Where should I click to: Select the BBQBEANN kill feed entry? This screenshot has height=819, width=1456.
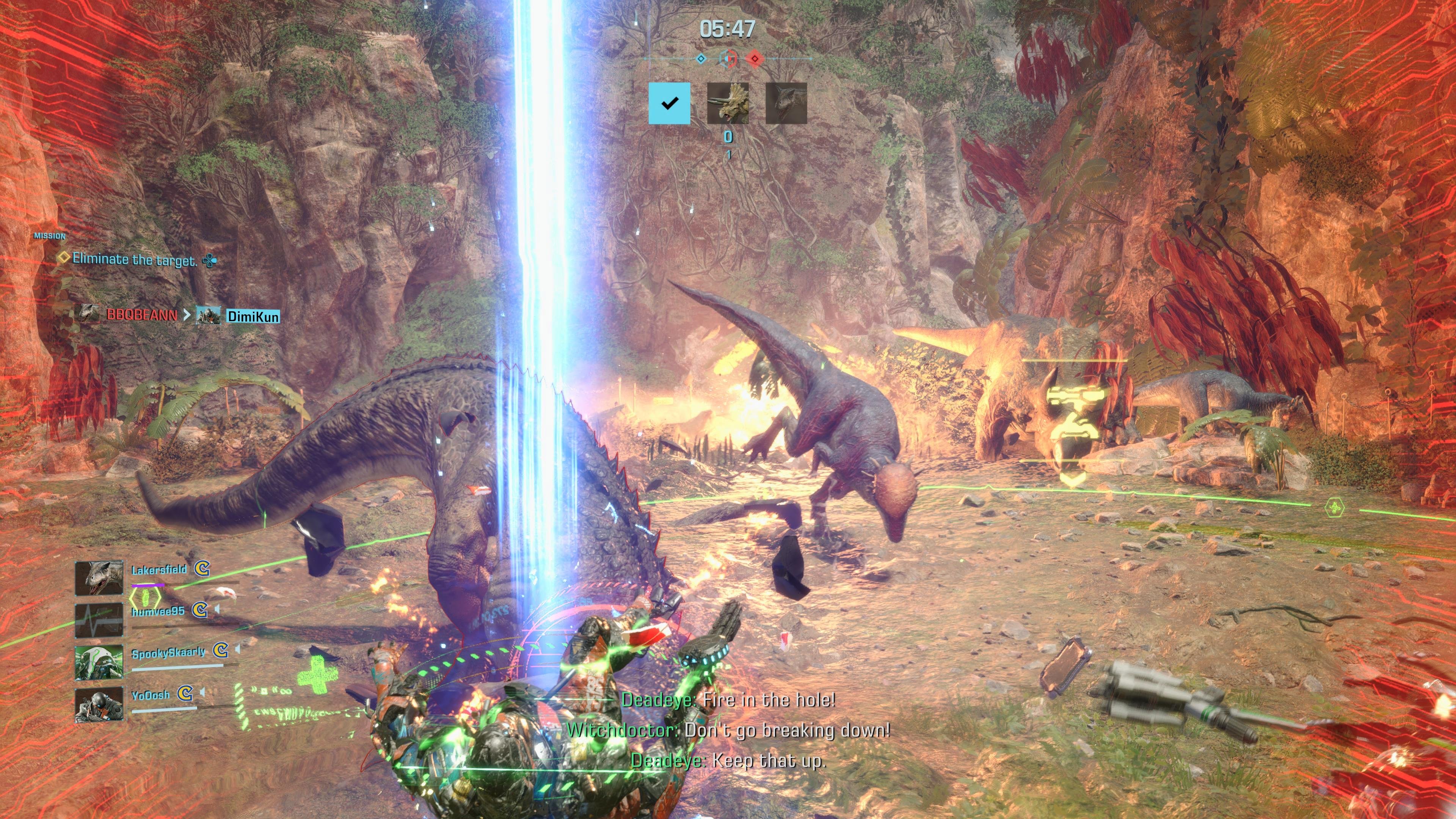pos(141,315)
